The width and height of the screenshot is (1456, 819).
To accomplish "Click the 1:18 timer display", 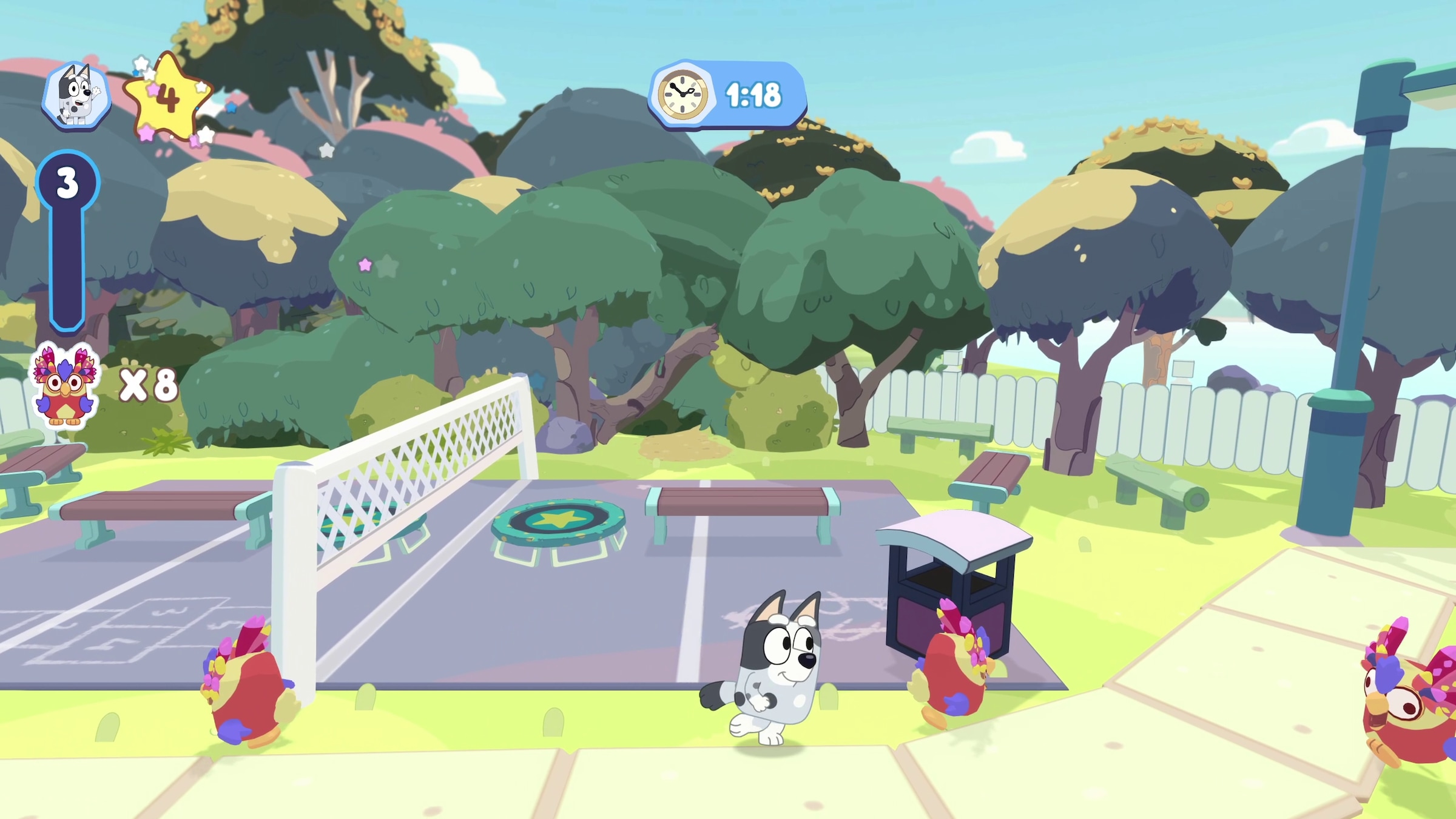I will pos(752,93).
